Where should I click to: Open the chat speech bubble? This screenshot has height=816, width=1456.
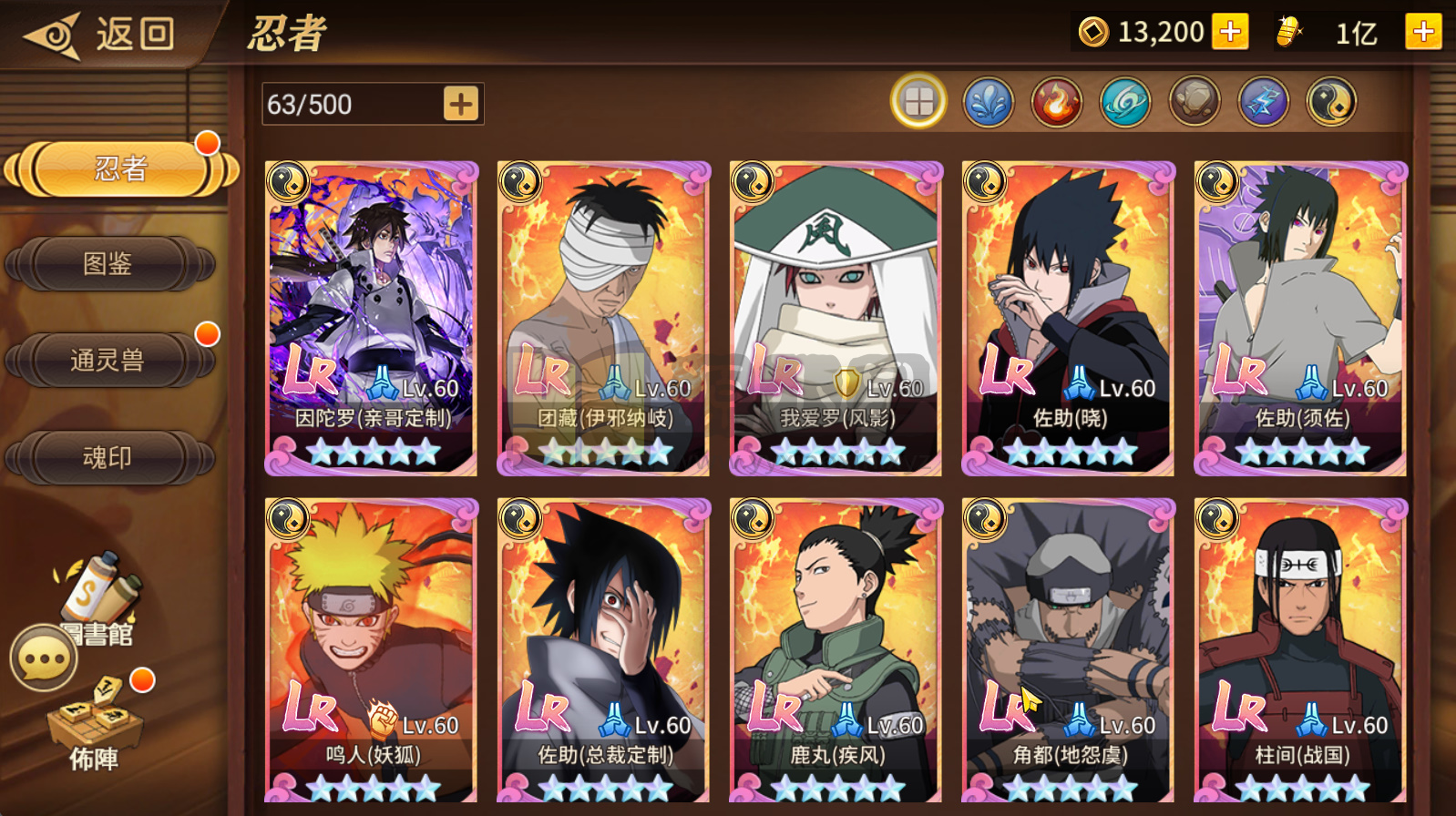coord(43,658)
